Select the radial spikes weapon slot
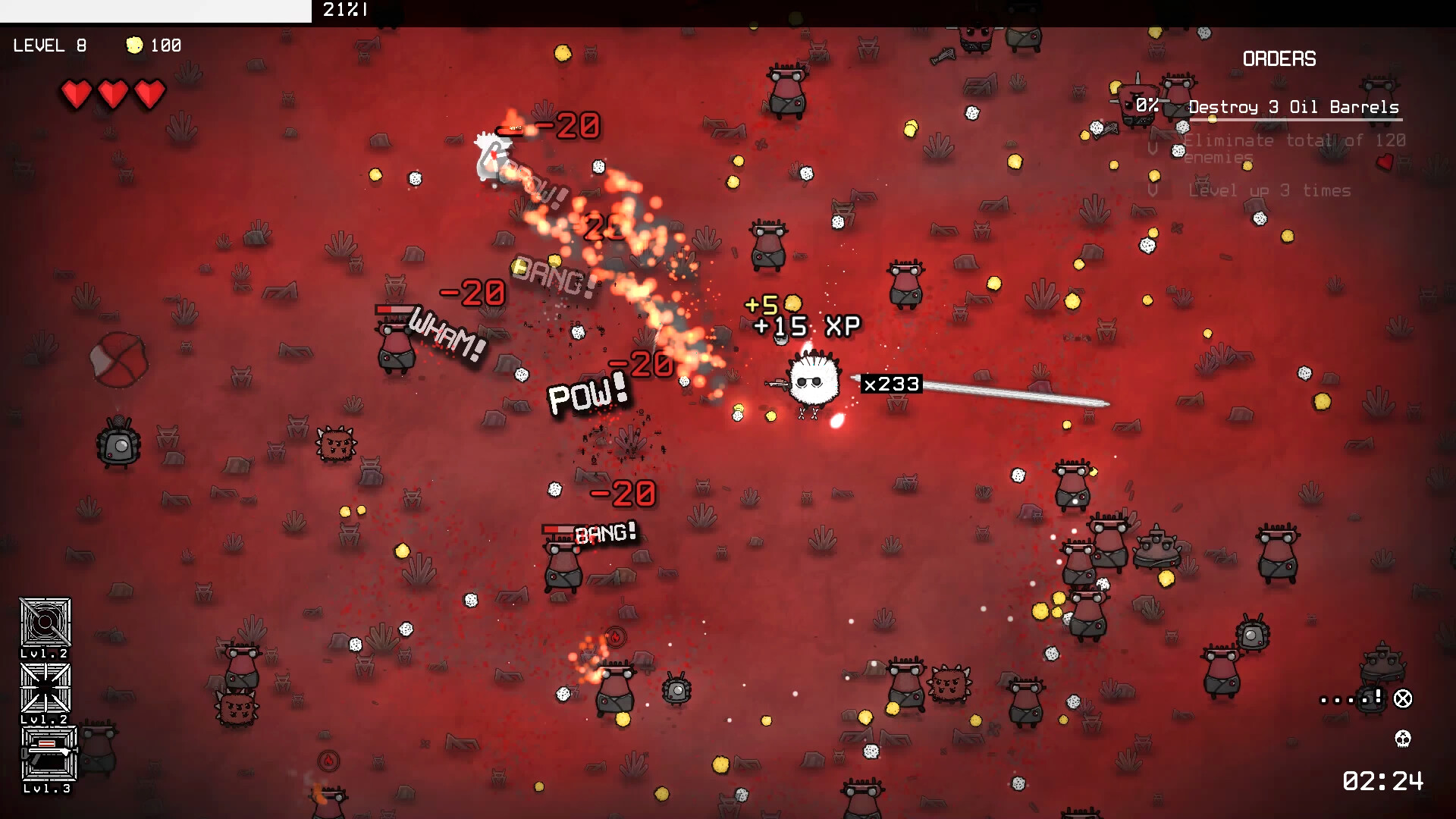 tap(45, 688)
